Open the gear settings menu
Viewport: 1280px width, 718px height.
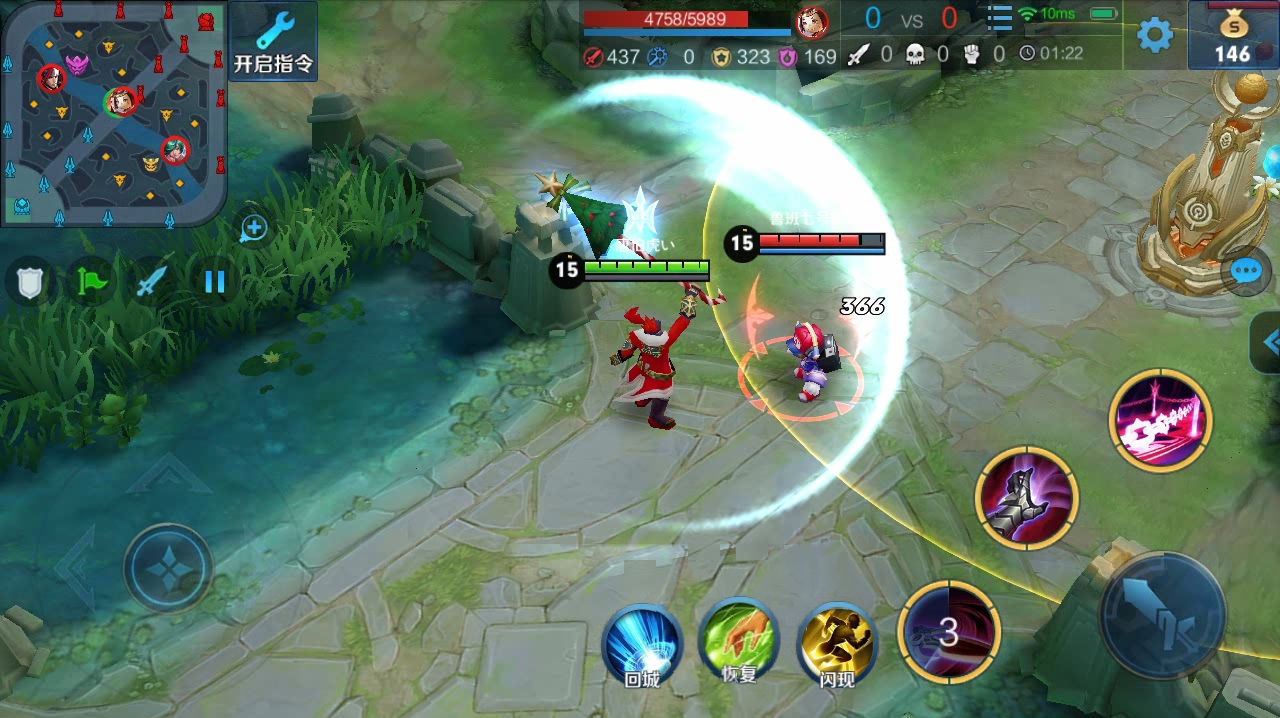1155,35
